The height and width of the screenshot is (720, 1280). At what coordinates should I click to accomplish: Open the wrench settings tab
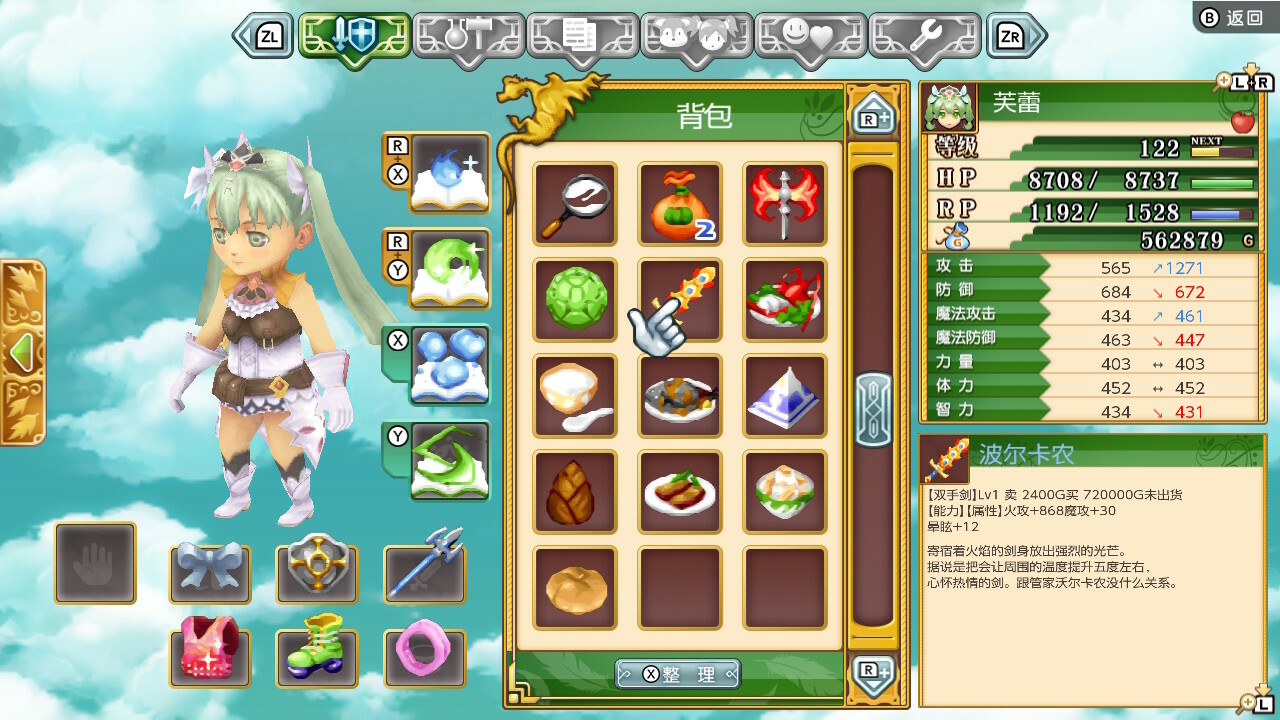coord(925,37)
